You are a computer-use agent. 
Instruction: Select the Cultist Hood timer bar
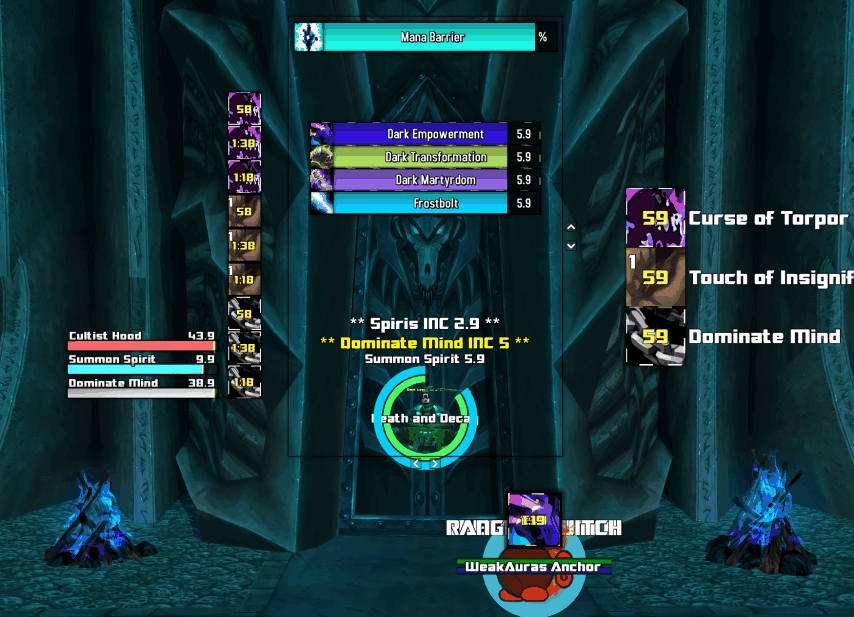[x=141, y=341]
